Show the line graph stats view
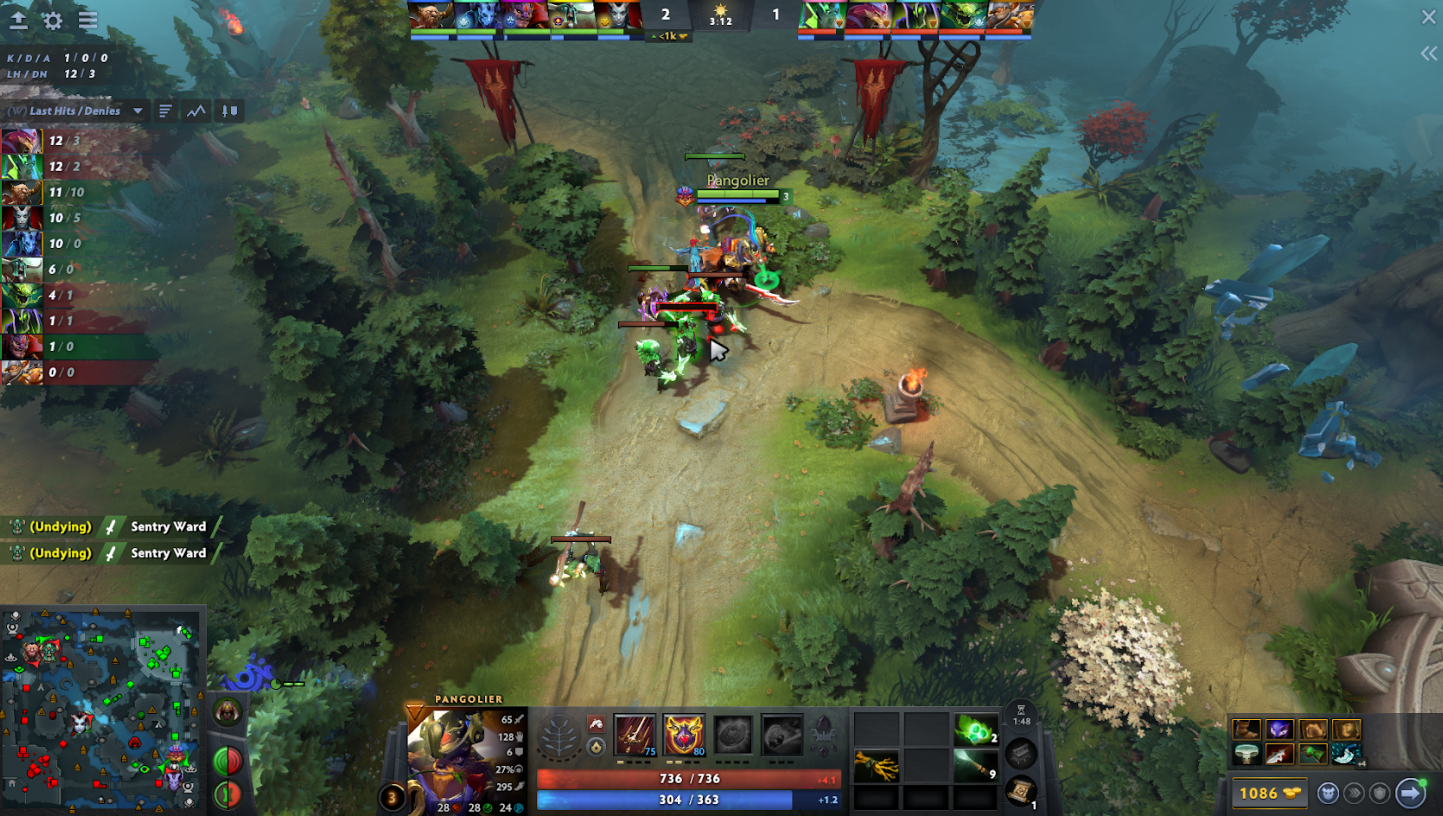The height and width of the screenshot is (816, 1443). click(196, 111)
